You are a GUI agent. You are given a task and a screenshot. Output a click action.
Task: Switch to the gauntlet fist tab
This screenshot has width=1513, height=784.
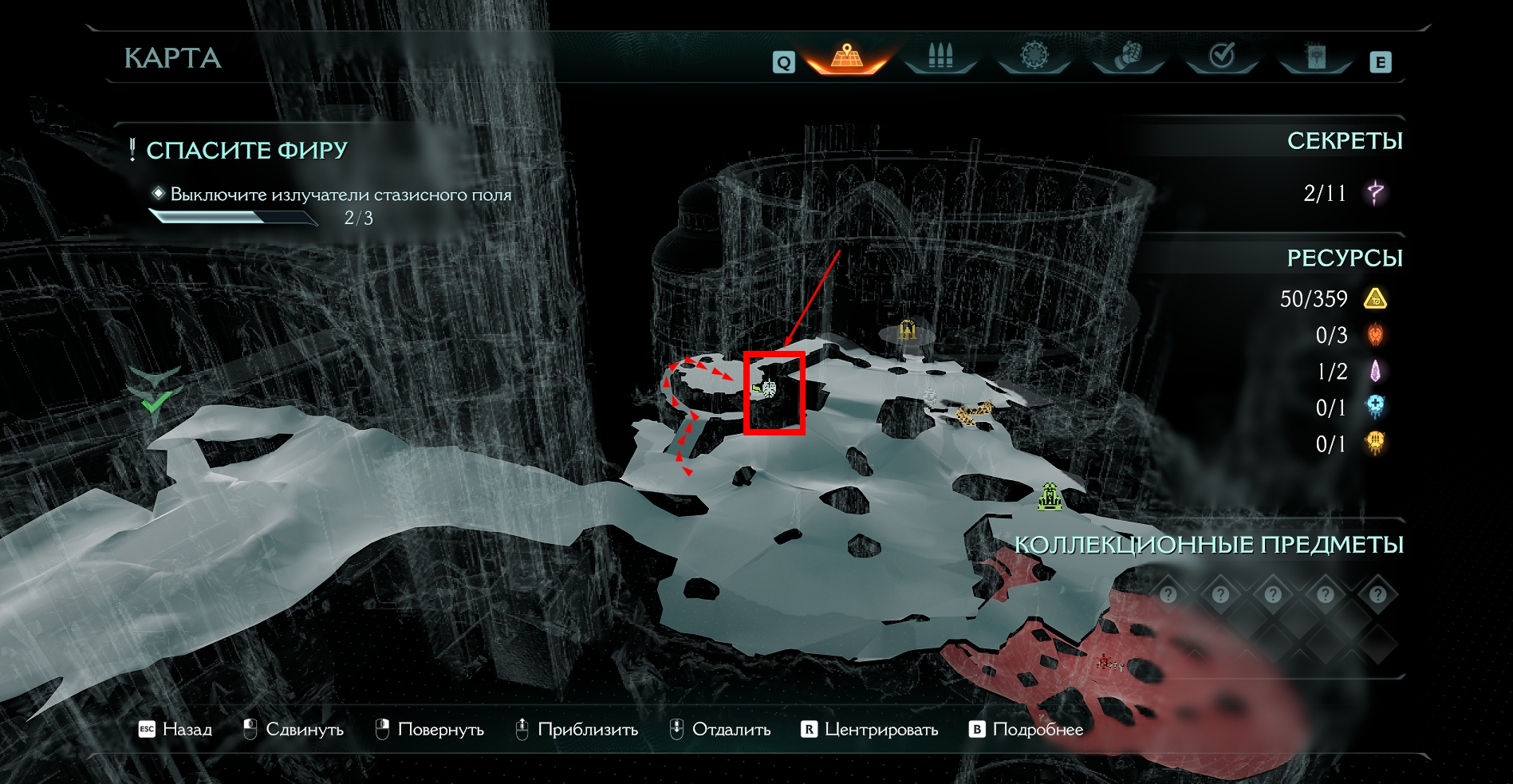[x=1128, y=57]
